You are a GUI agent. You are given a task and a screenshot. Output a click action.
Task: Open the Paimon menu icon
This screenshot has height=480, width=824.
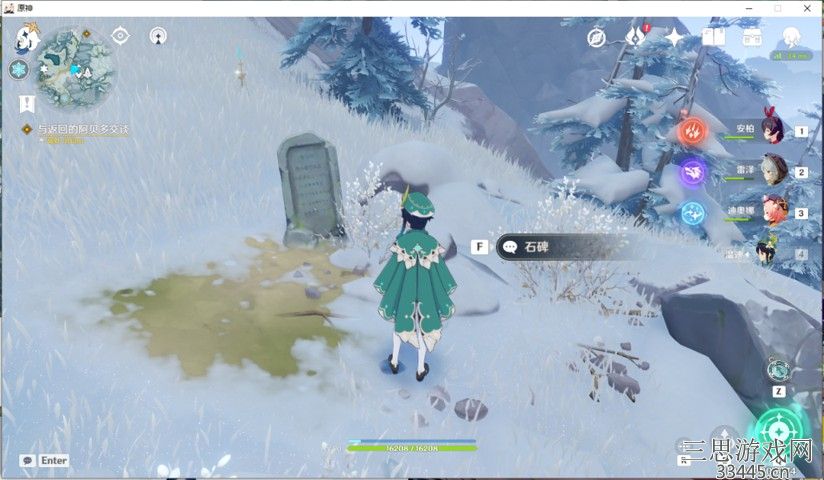point(26,39)
